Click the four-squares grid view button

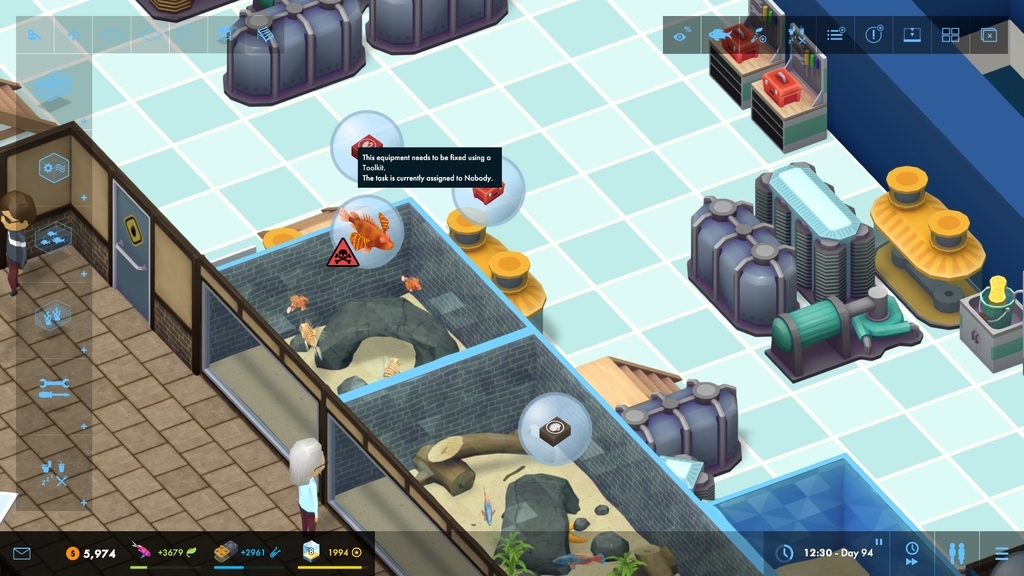tap(950, 35)
